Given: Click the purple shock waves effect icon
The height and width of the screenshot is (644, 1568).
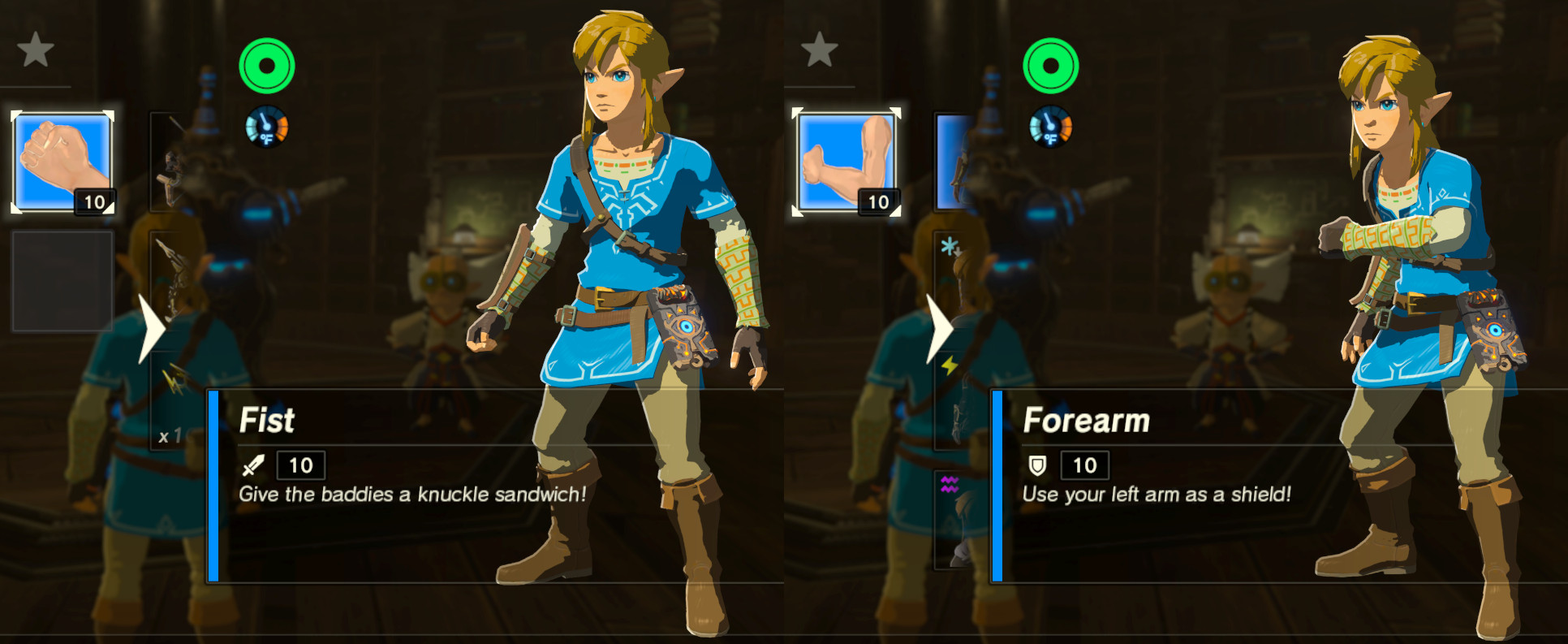Looking at the screenshot, I should click(949, 484).
